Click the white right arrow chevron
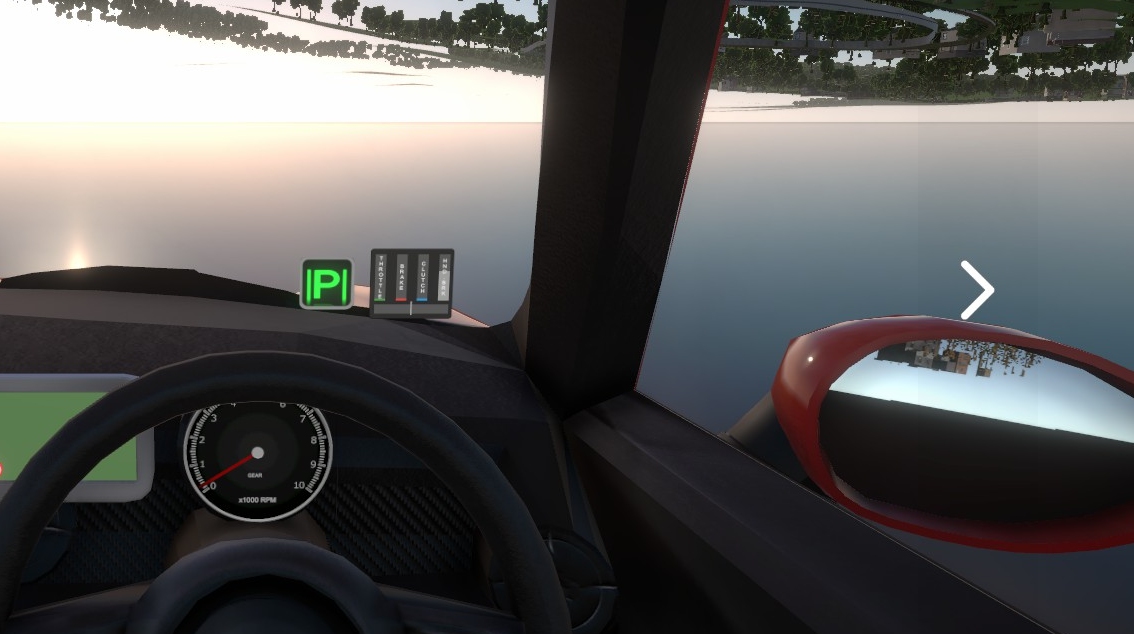1134x634 pixels. point(977,290)
